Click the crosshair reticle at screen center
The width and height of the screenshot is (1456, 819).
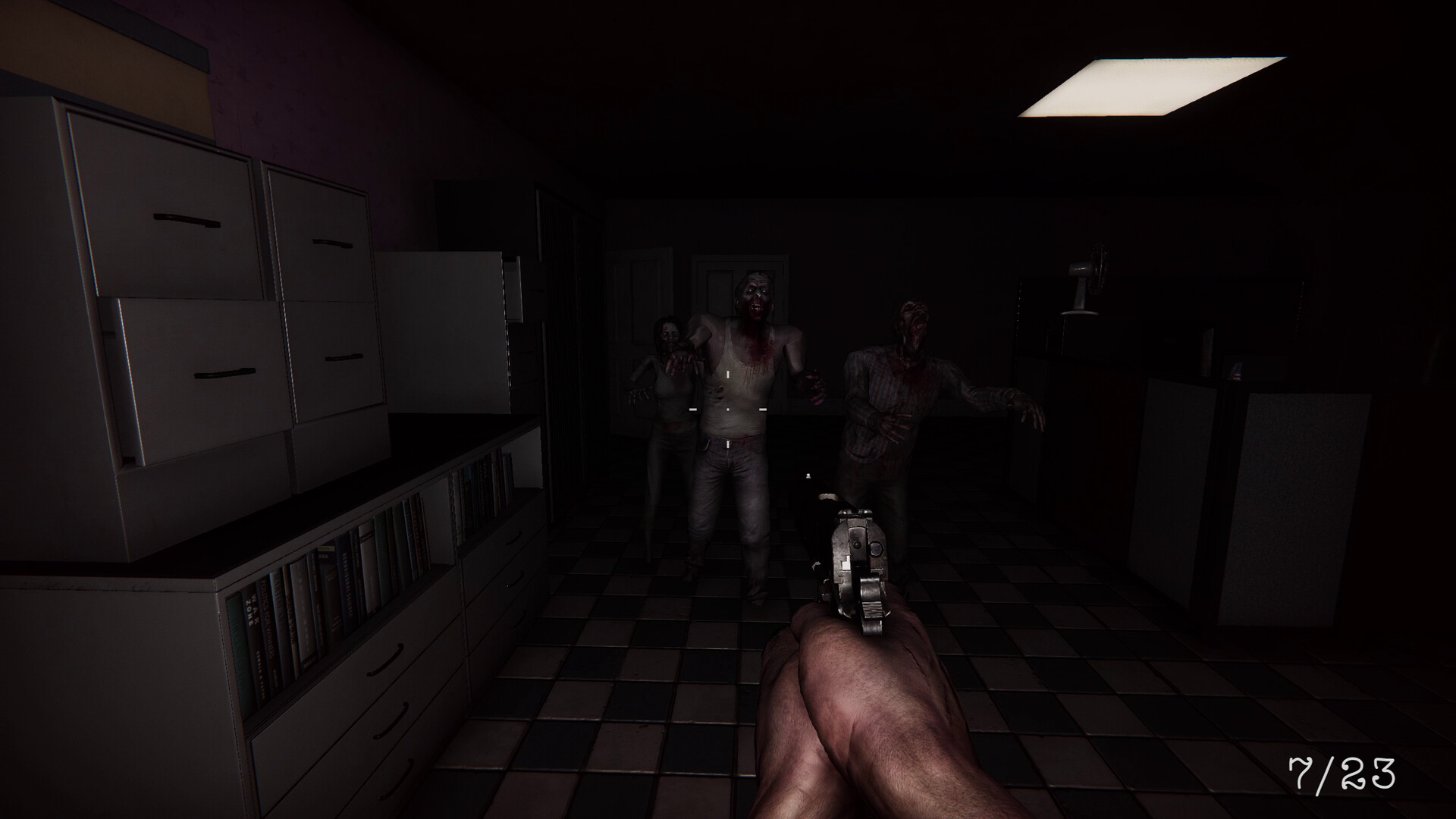tap(726, 409)
